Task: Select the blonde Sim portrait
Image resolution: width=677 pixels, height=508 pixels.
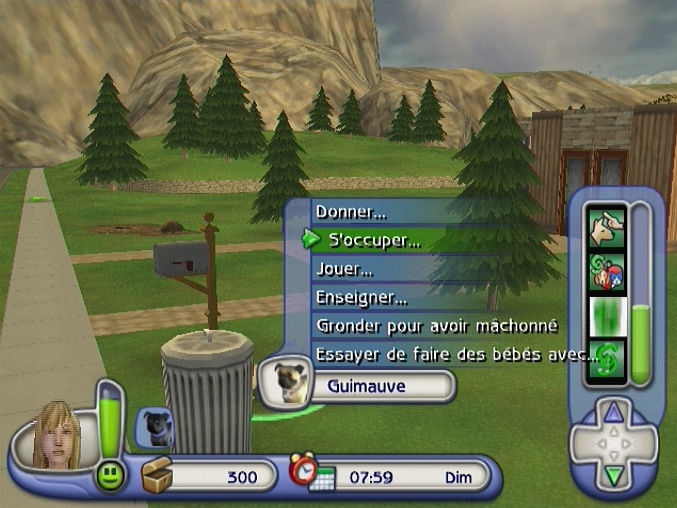Action: click(57, 436)
